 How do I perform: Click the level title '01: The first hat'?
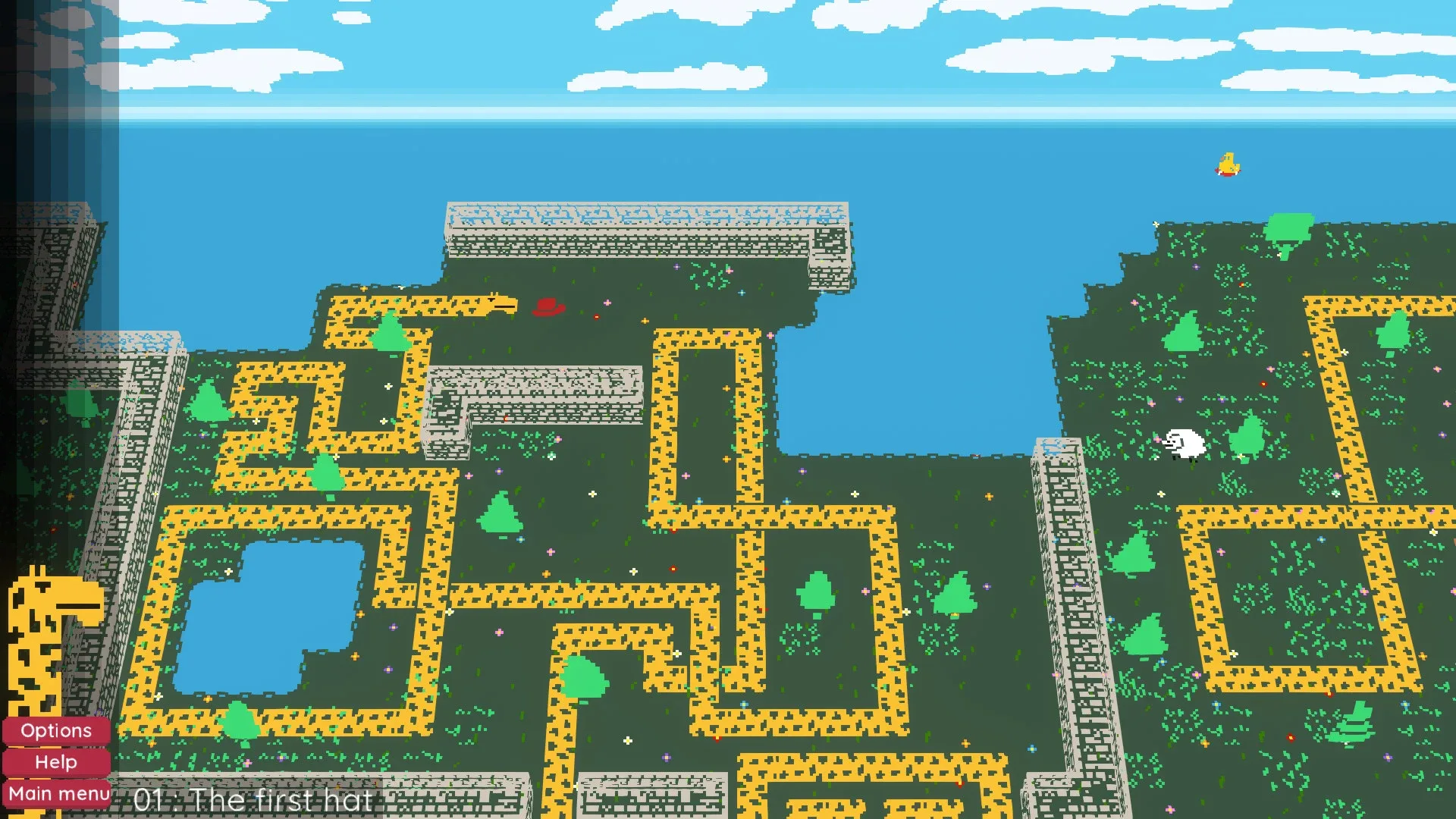click(x=253, y=799)
